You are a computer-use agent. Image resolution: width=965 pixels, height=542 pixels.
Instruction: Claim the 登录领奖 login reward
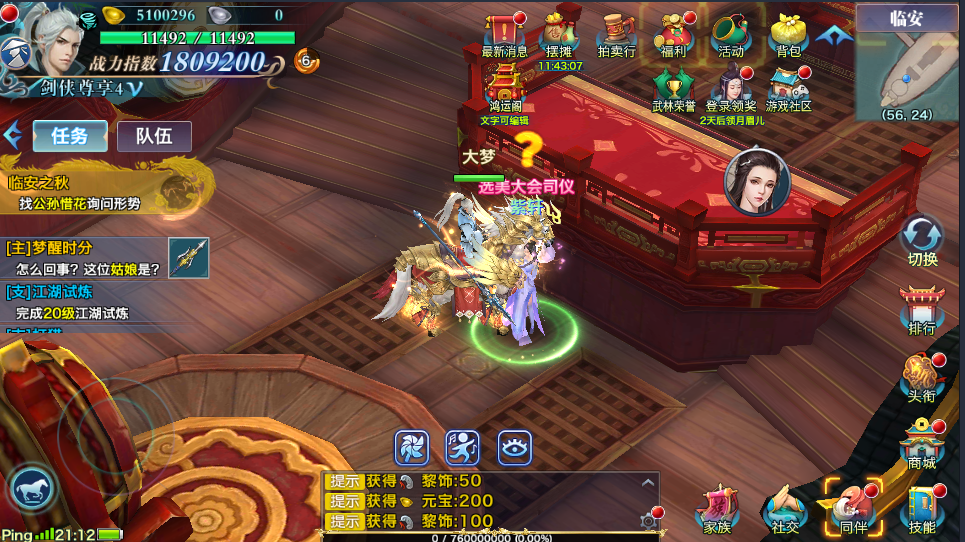click(731, 88)
